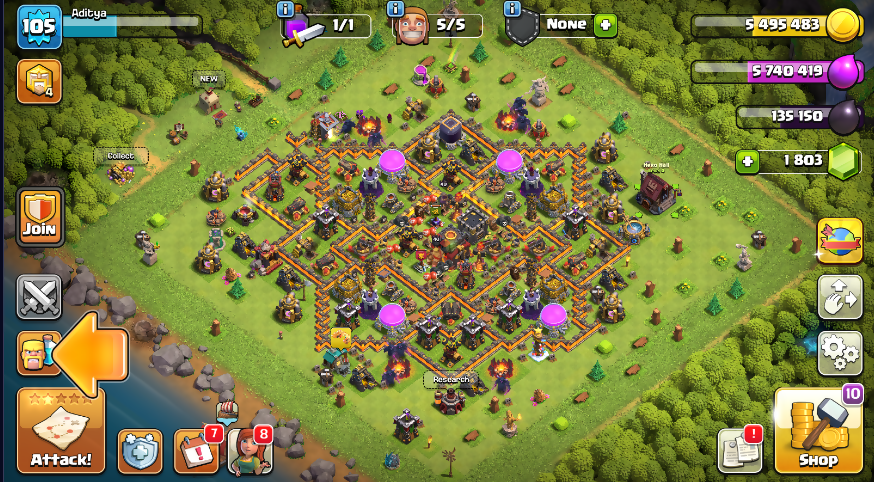The height and width of the screenshot is (482, 874).
Task: Show info for the builder count
Action: coord(397,9)
